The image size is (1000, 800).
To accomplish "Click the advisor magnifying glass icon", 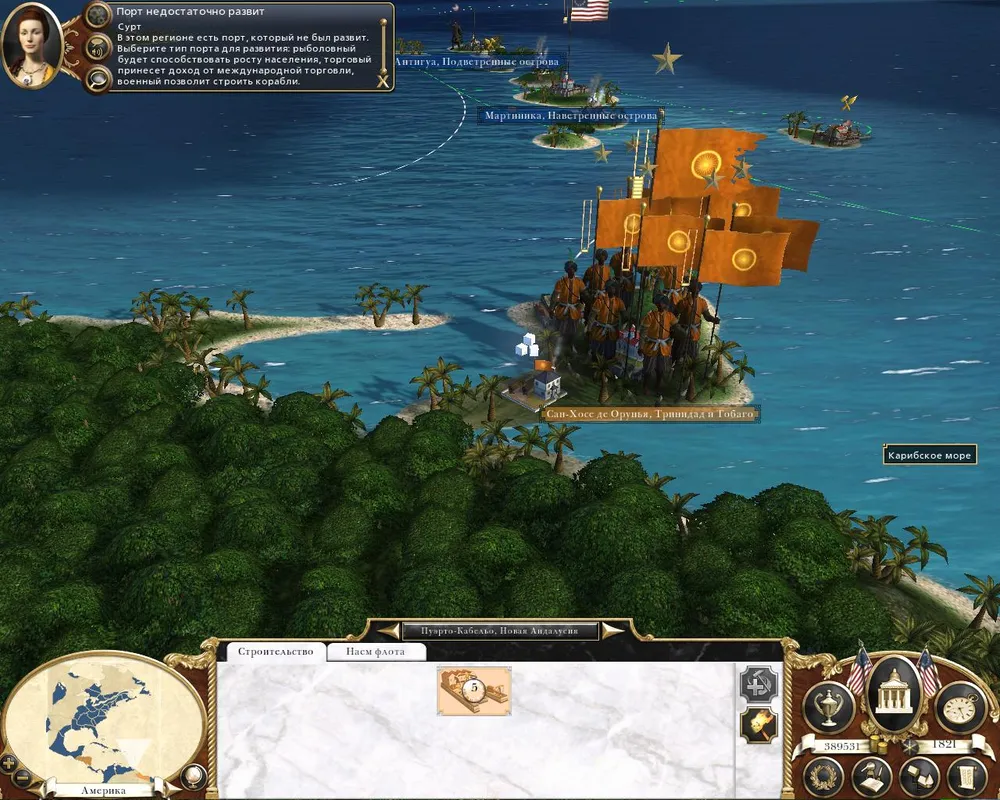I will pos(98,79).
